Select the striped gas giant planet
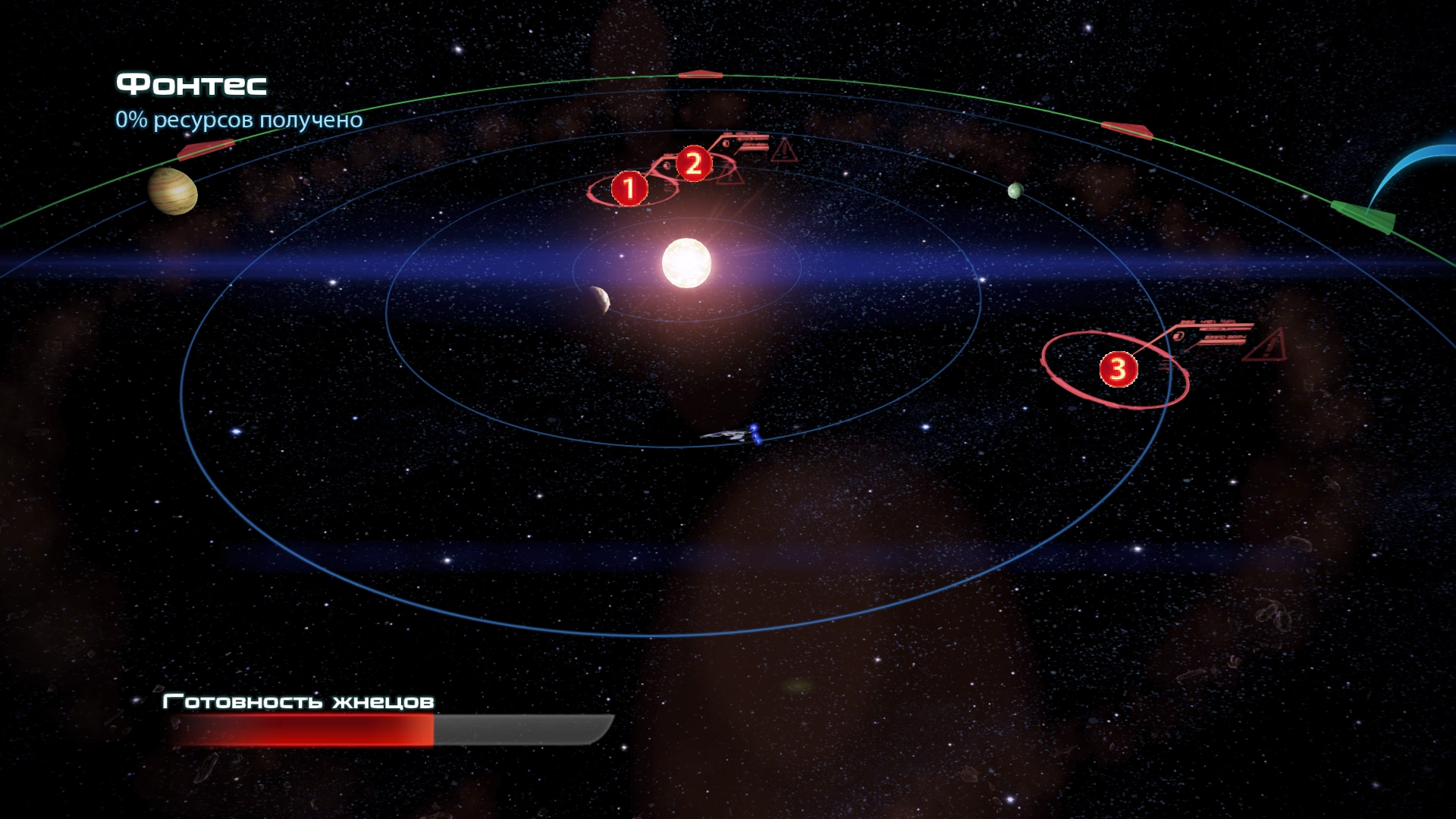This screenshot has width=1456, height=819. [173, 191]
